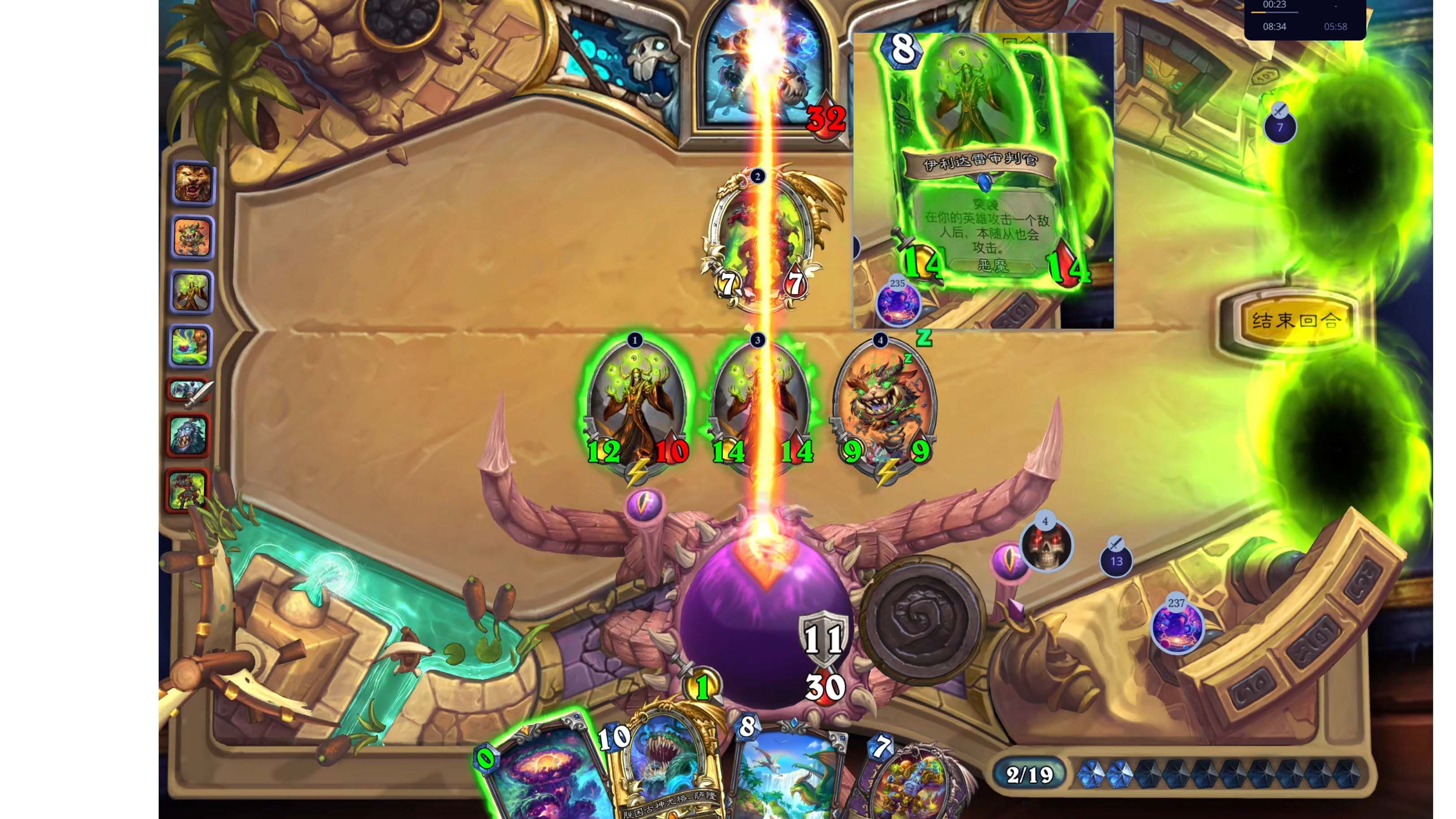This screenshot has height=819, width=1456.
Task: Open the roaring lion history tile
Action: (193, 182)
